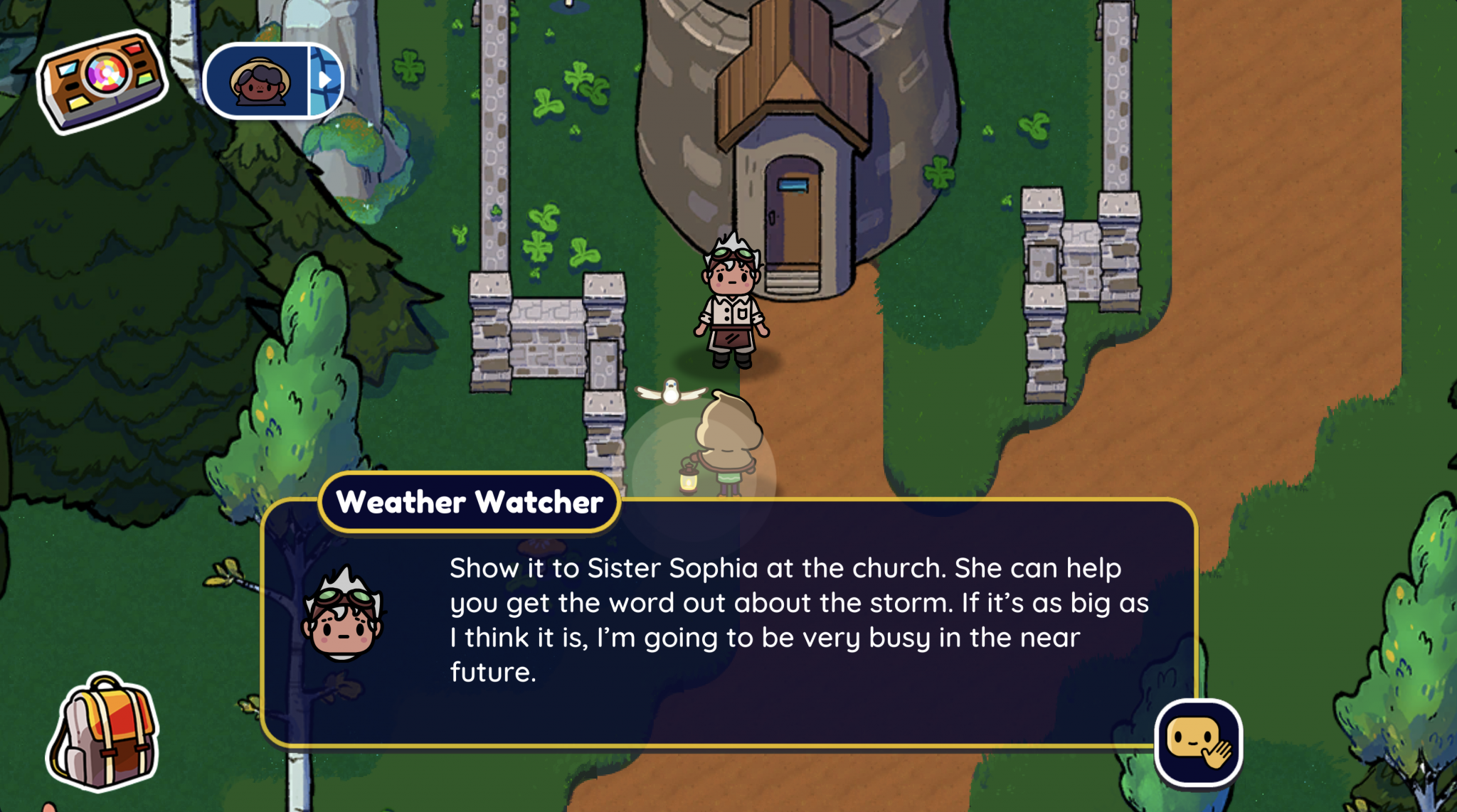1457x812 pixels.
Task: Open the backpack inventory
Action: 104,732
